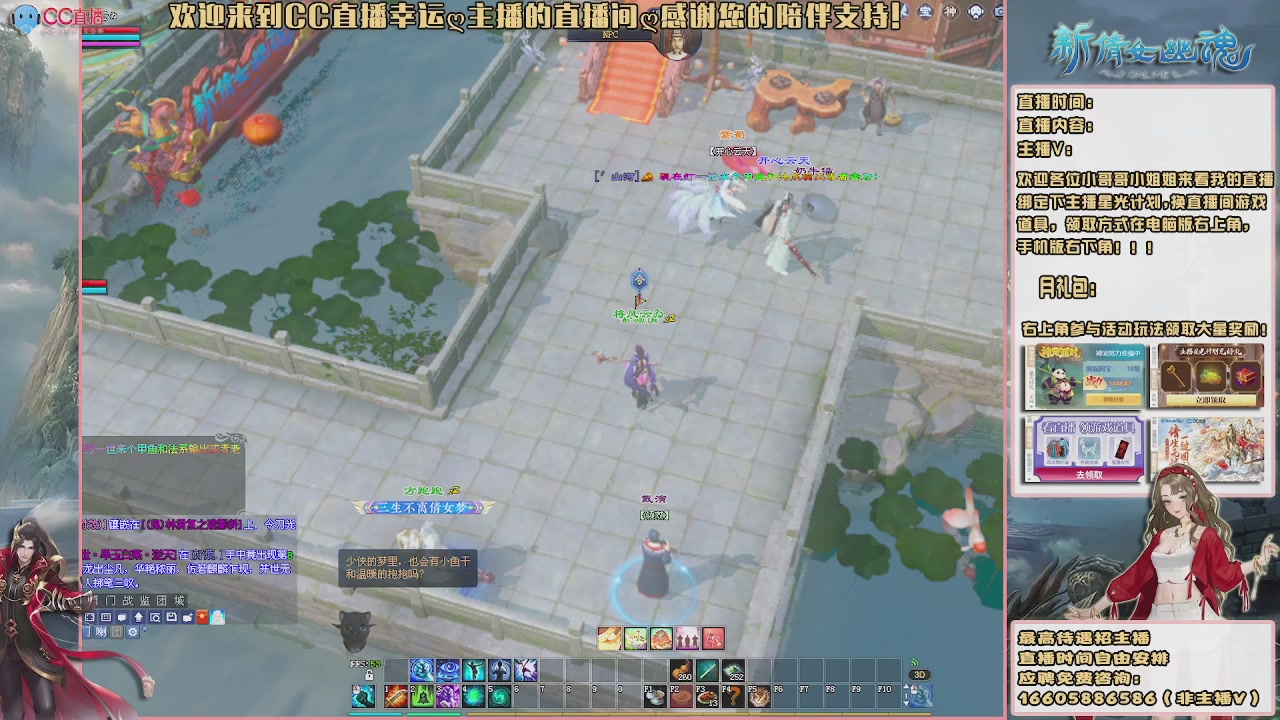Expand skill bar rows with the up arrow
This screenshot has width=1280, height=720.
tap(906, 686)
